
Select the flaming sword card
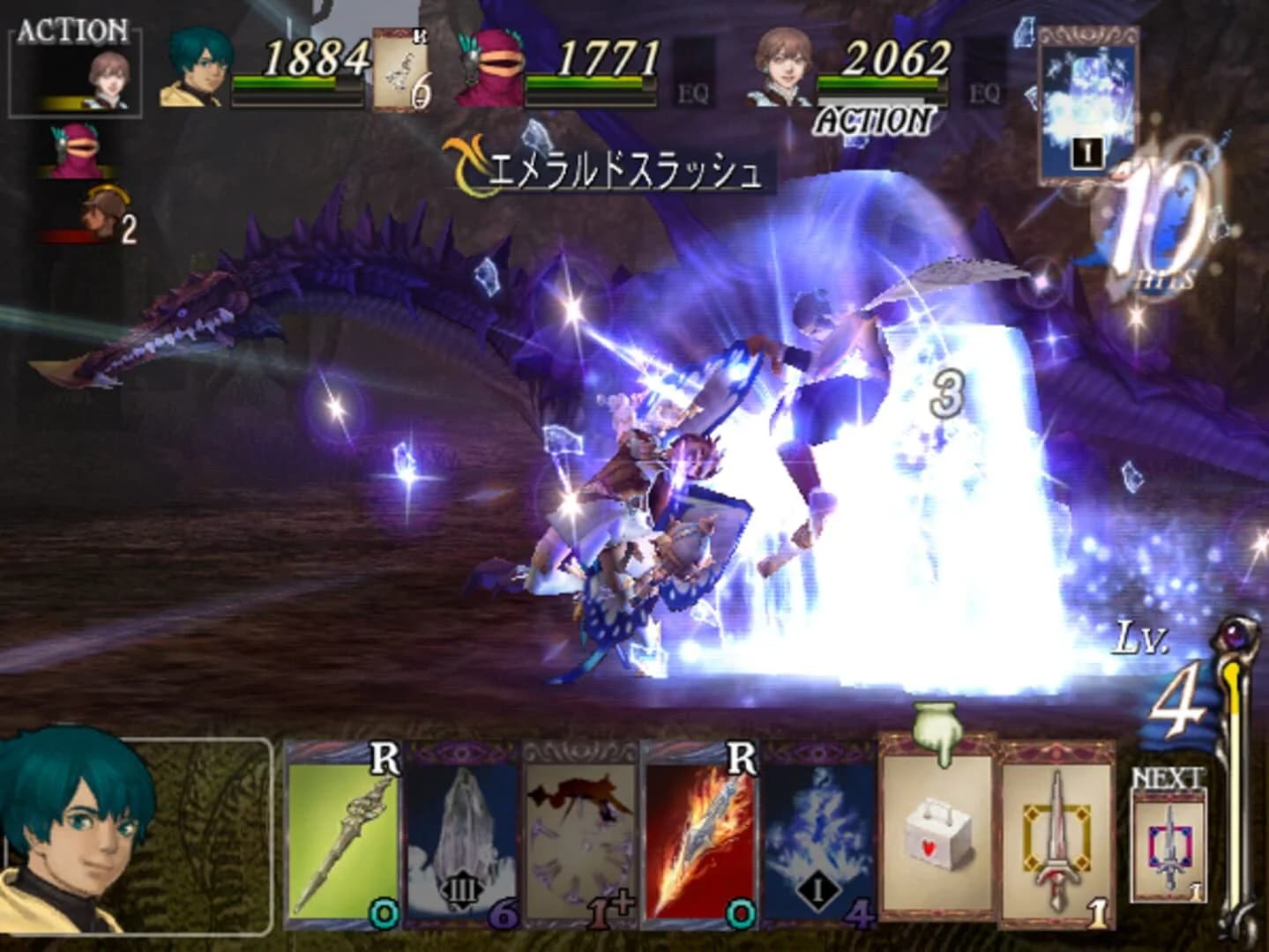[x=700, y=842]
